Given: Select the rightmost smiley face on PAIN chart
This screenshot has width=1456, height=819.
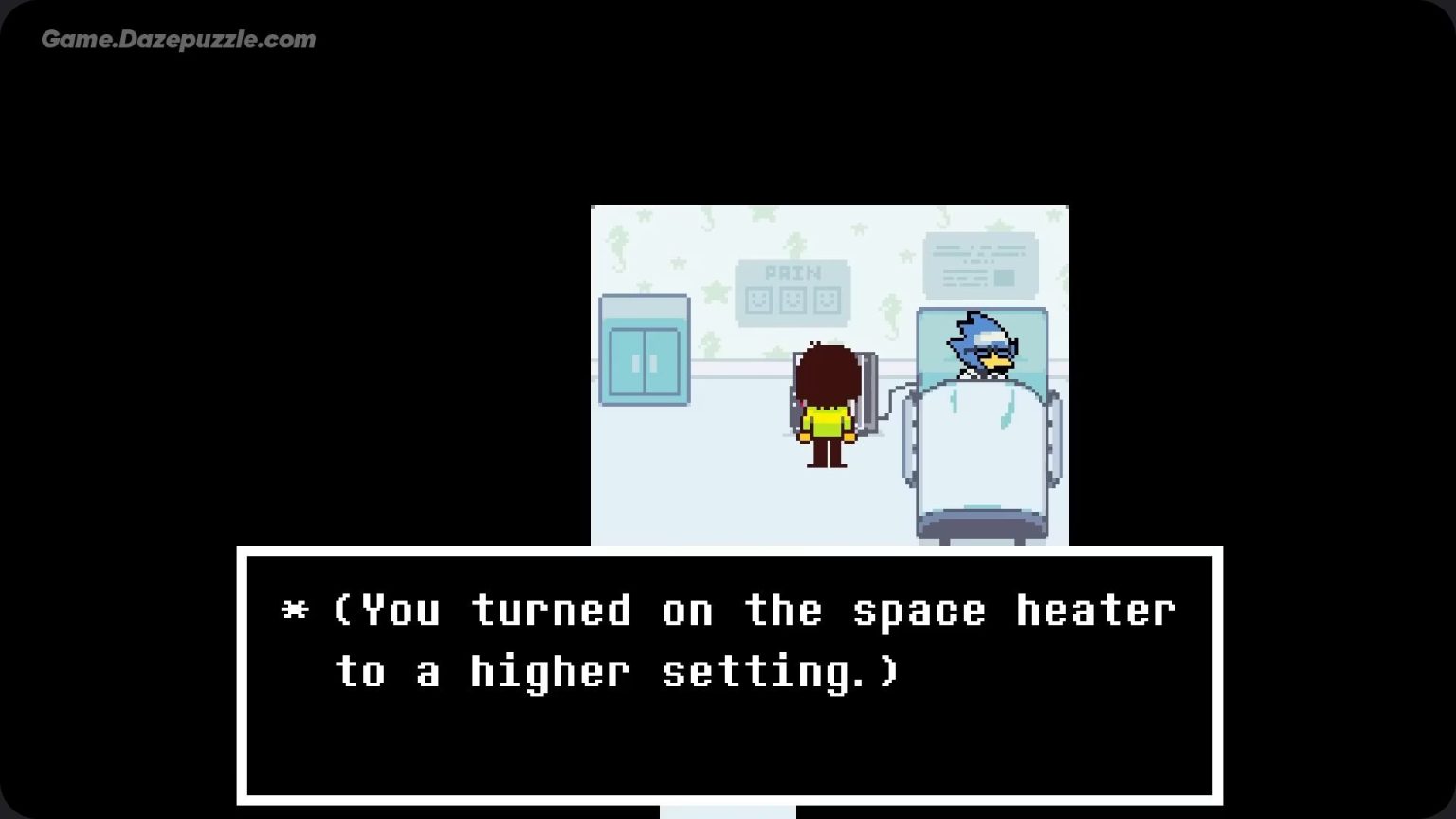Looking at the screenshot, I should (x=827, y=300).
